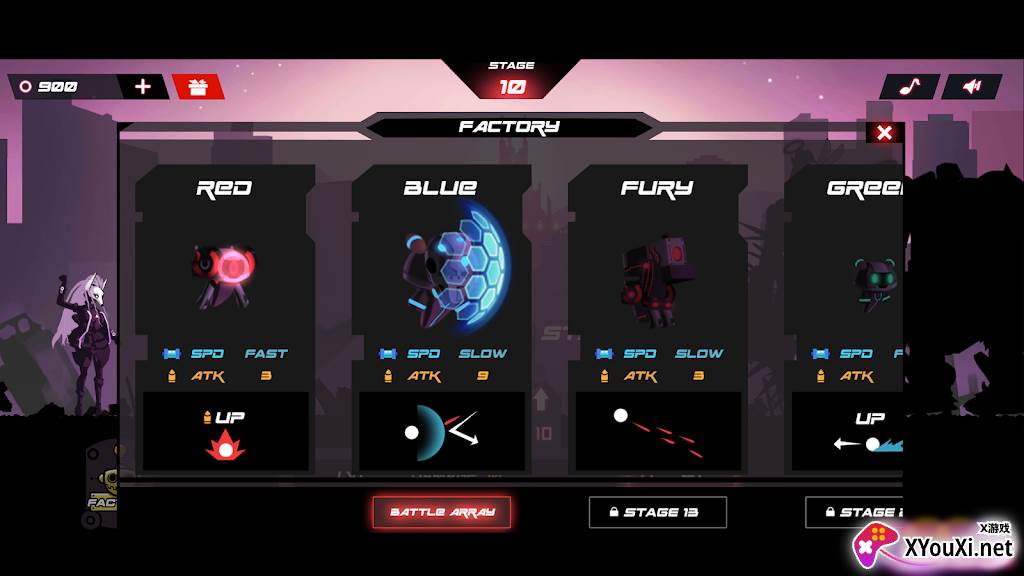
Task: Select the Battle Array button
Action: 442,512
